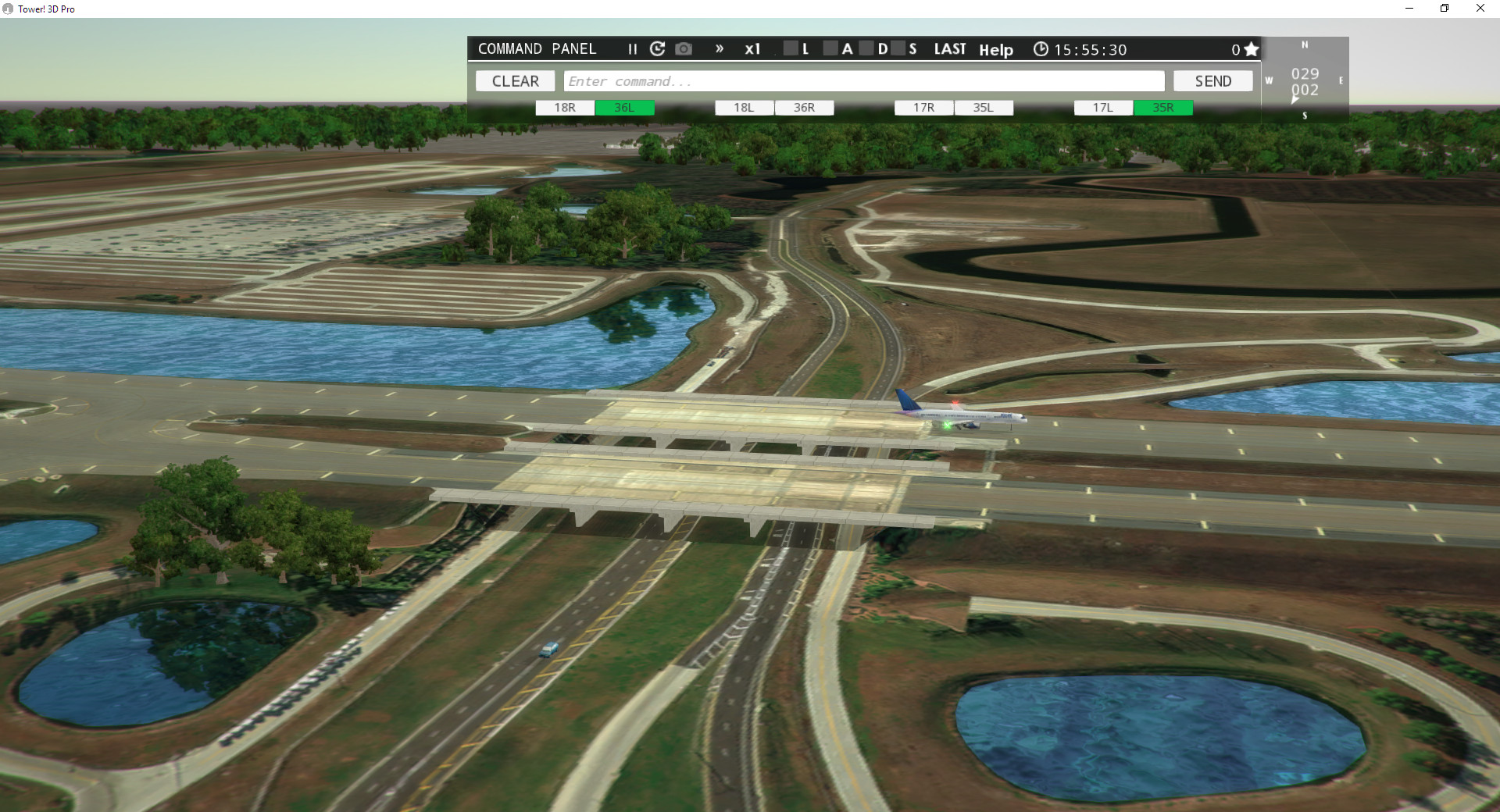The width and height of the screenshot is (1500, 812).
Task: Enable the A arrivals filter checkbox
Action: click(831, 48)
